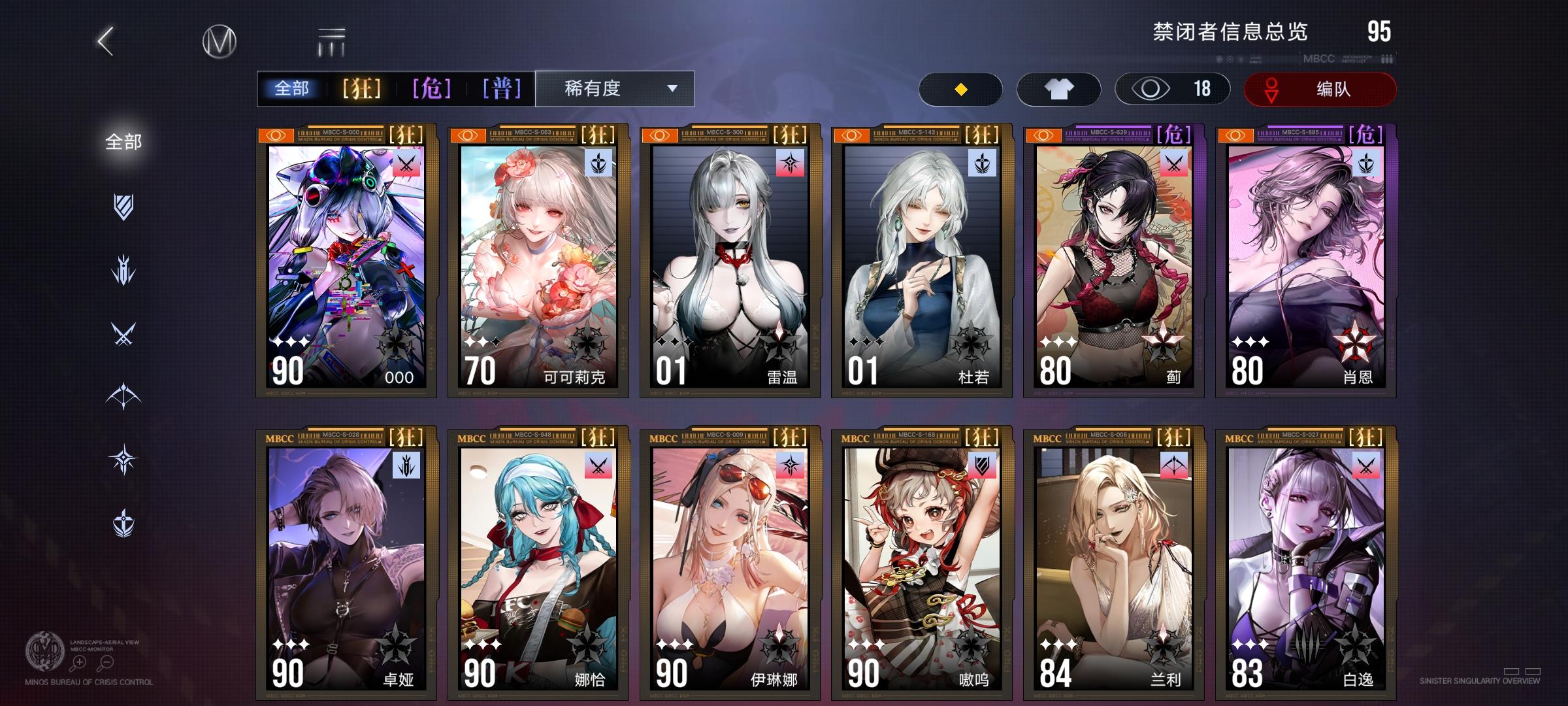The height and width of the screenshot is (706, 1568).
Task: Click the back arrow at top left
Action: point(105,41)
